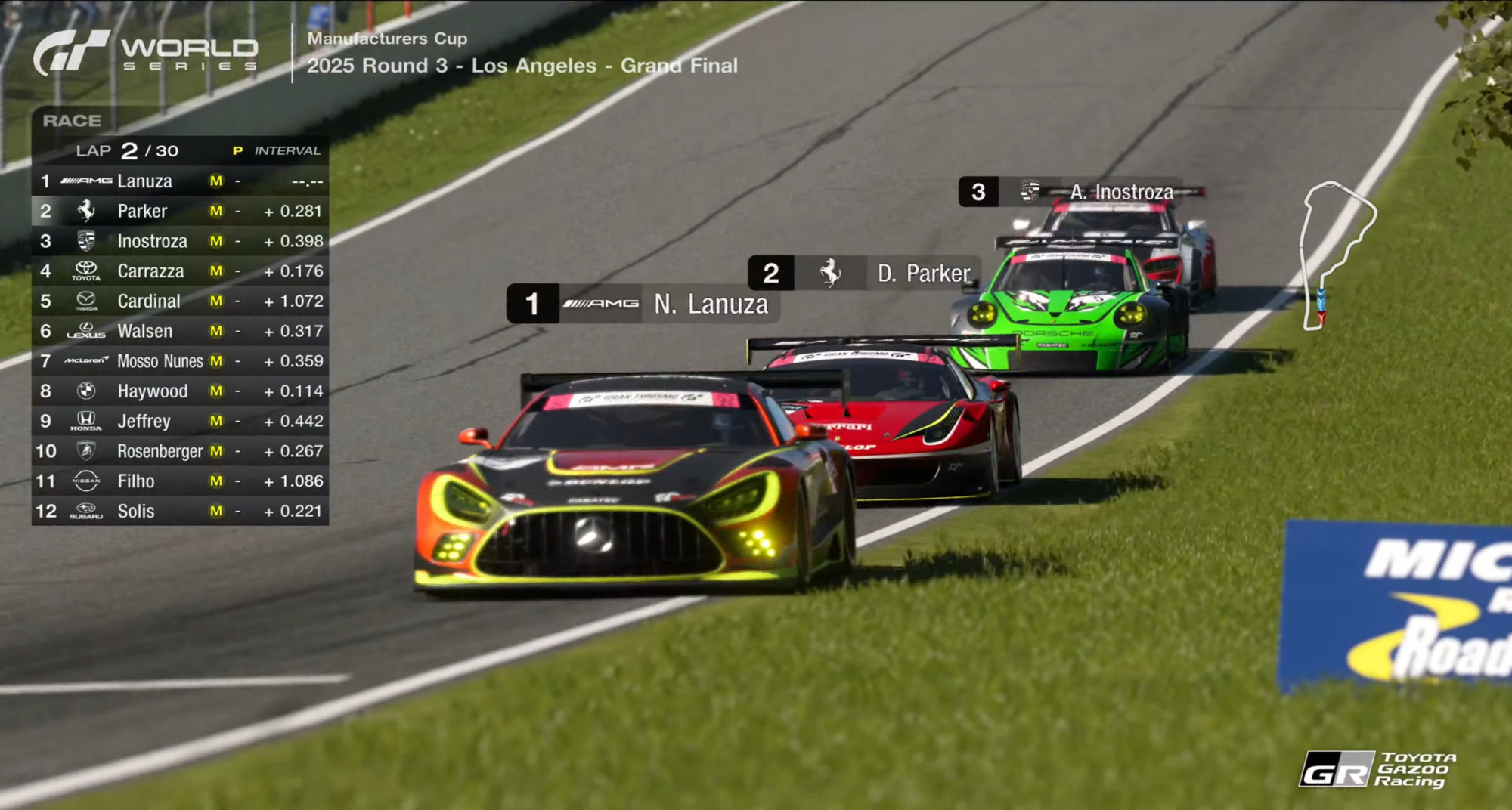The image size is (1512, 810).
Task: Click Solis's Subaru standings entry
Action: 180,511
